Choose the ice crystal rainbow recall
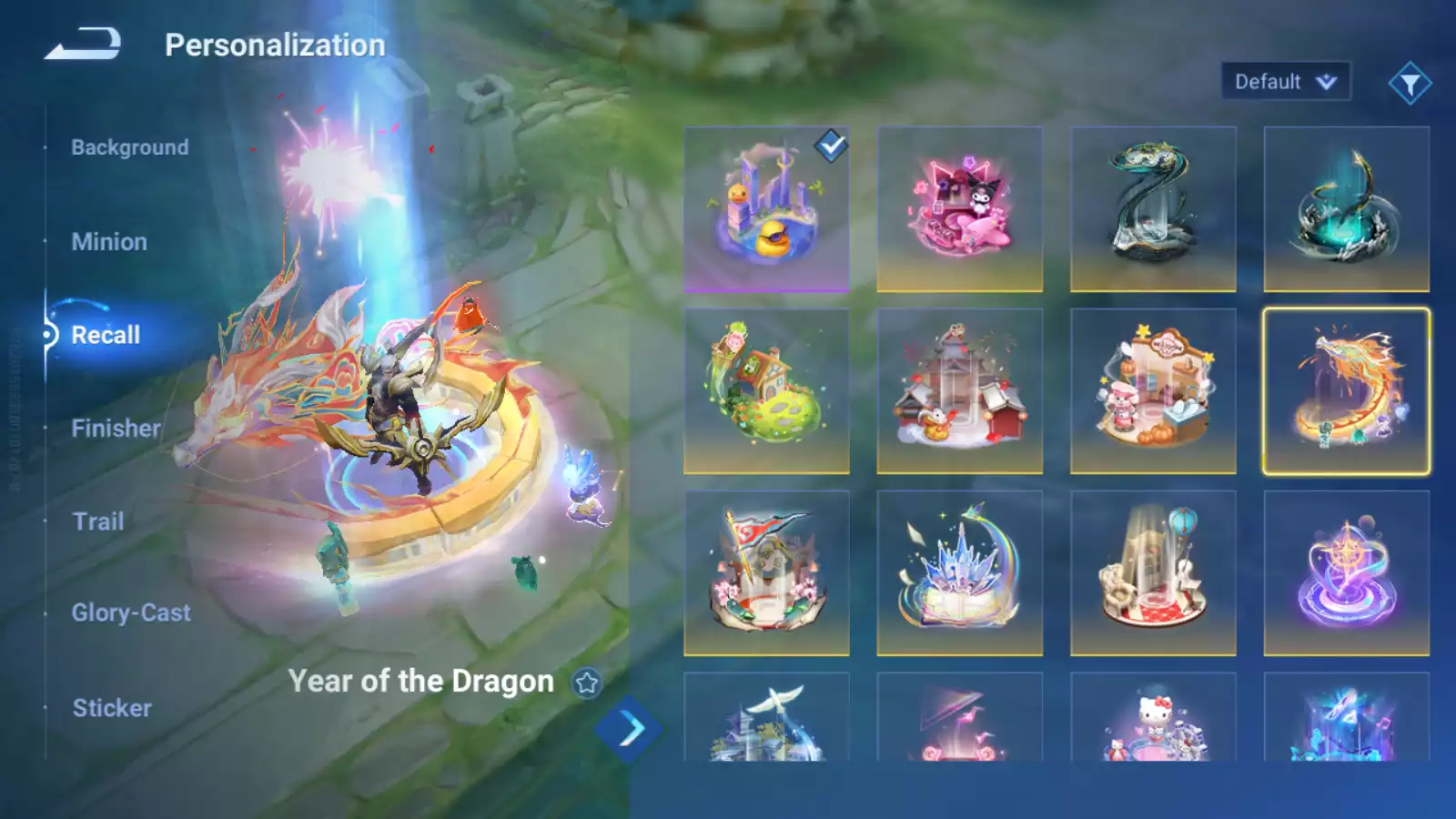The height and width of the screenshot is (819, 1456). coord(959,573)
